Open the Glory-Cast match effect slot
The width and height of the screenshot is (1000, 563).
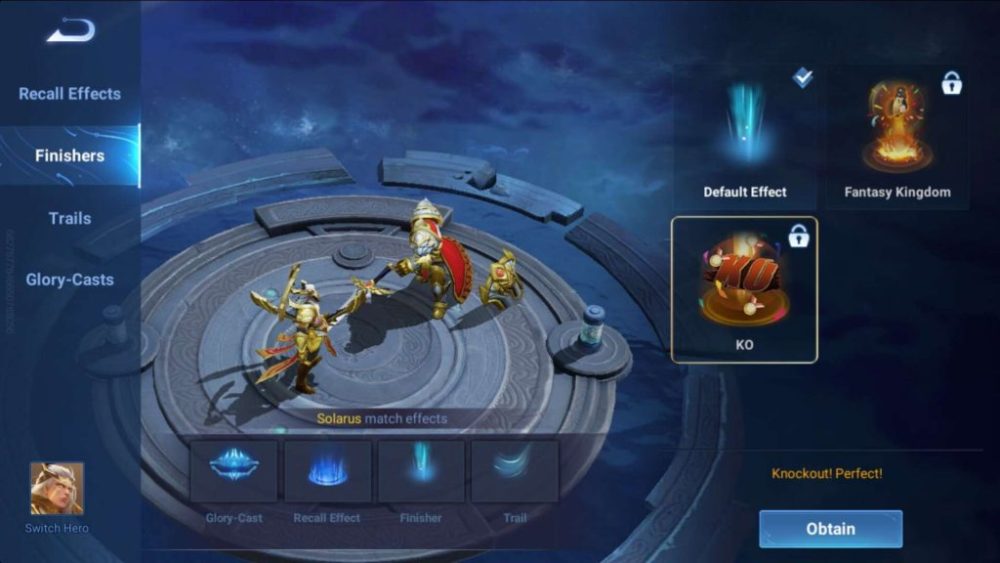234,471
